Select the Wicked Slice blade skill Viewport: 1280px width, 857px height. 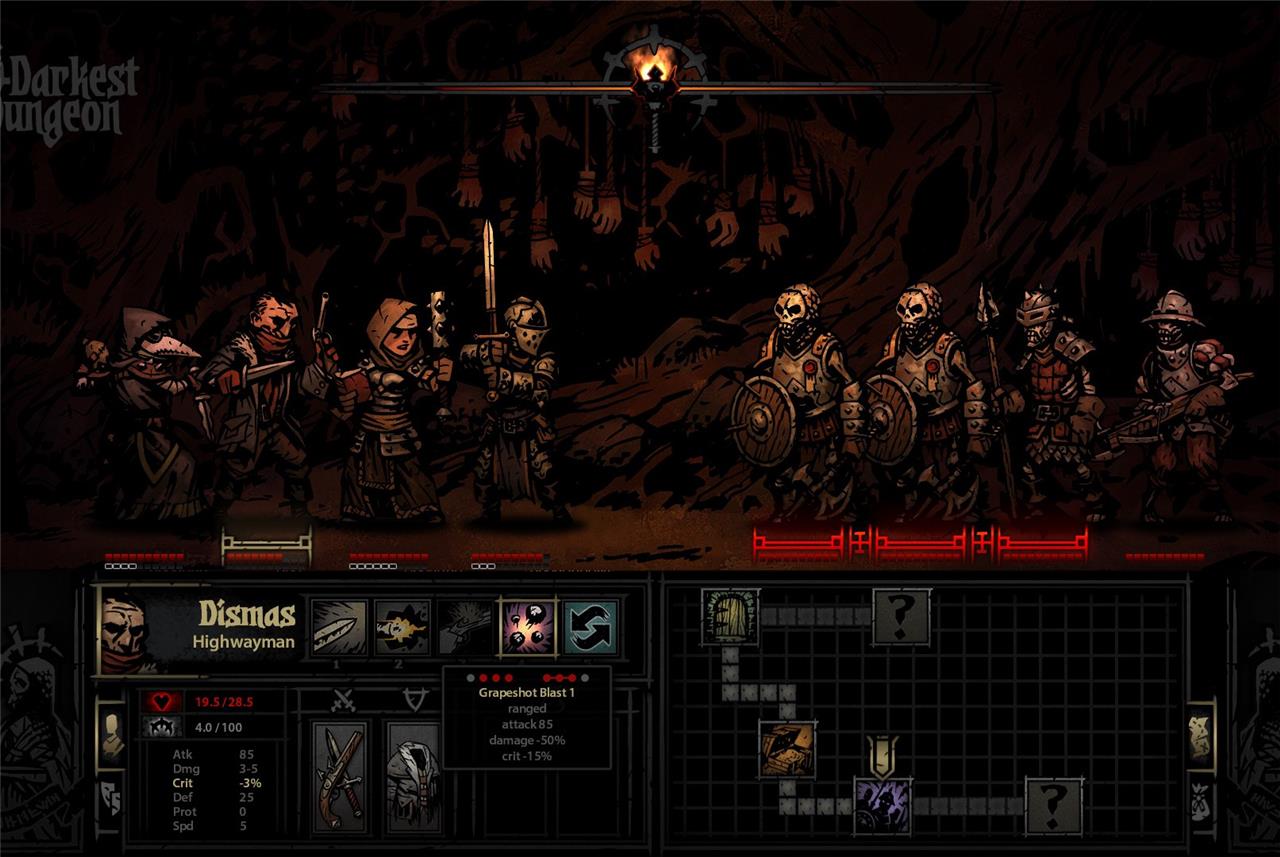tap(340, 628)
